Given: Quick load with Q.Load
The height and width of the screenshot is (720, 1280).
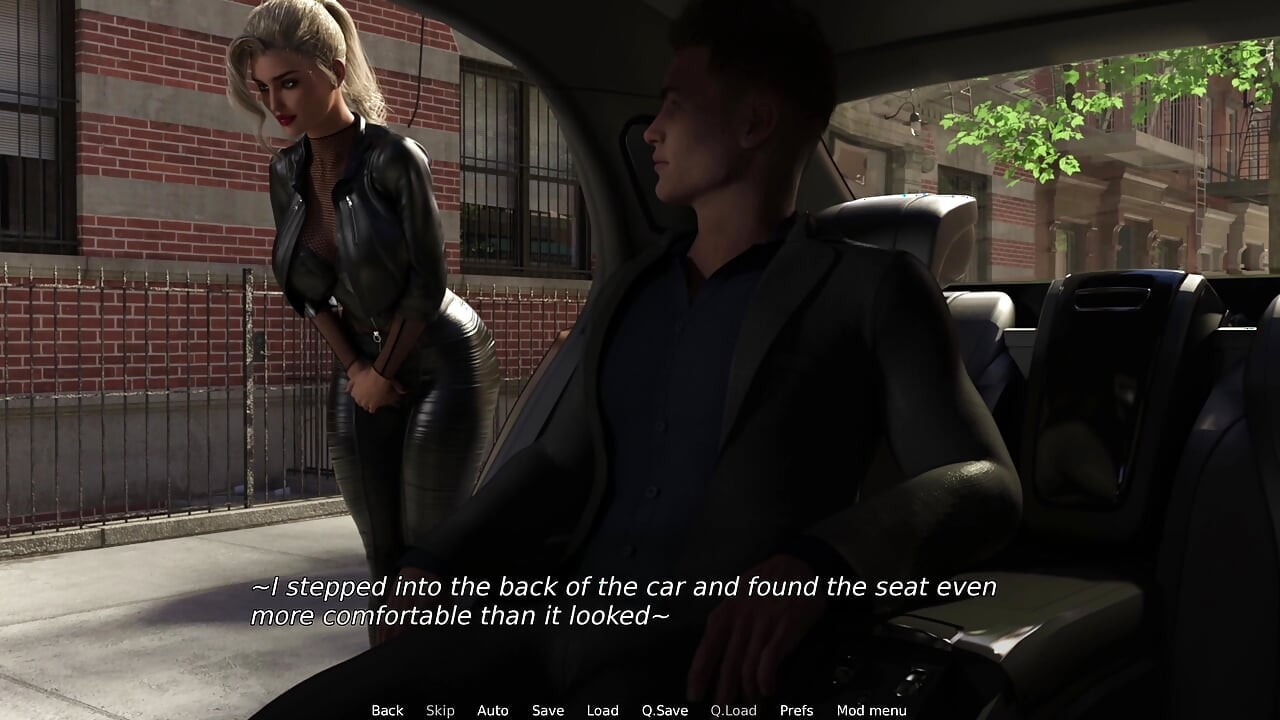Looking at the screenshot, I should tap(733, 710).
